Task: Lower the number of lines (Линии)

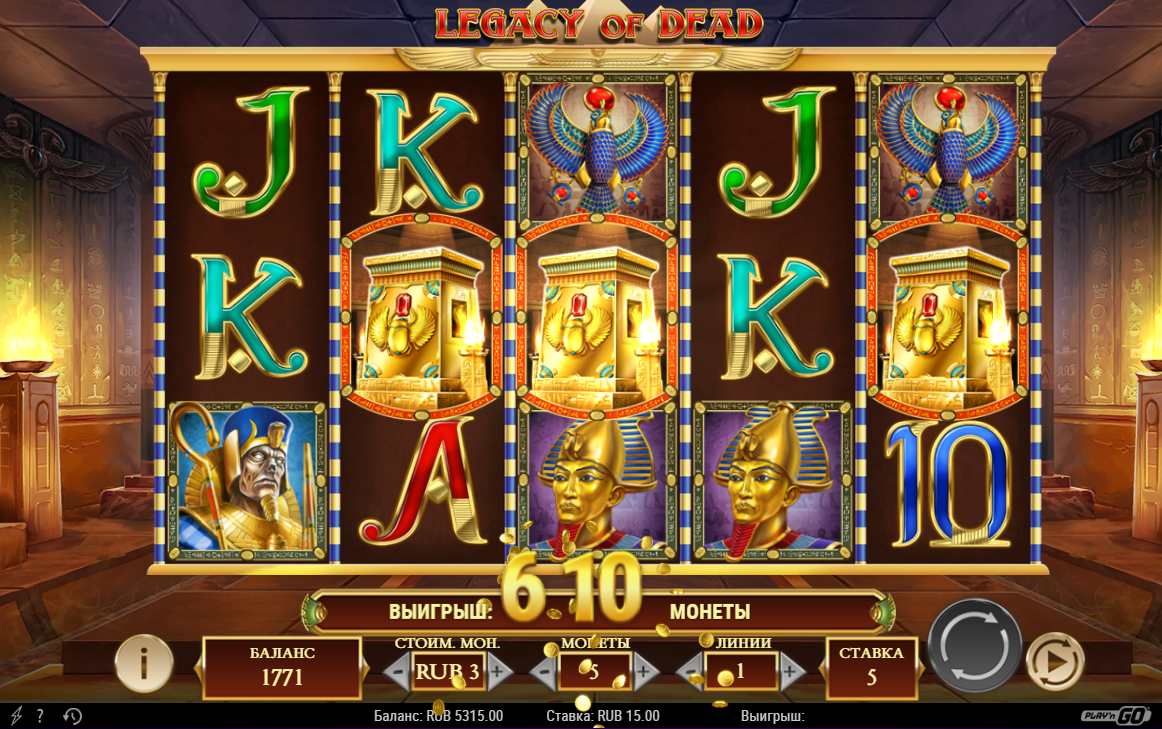Action: point(691,671)
